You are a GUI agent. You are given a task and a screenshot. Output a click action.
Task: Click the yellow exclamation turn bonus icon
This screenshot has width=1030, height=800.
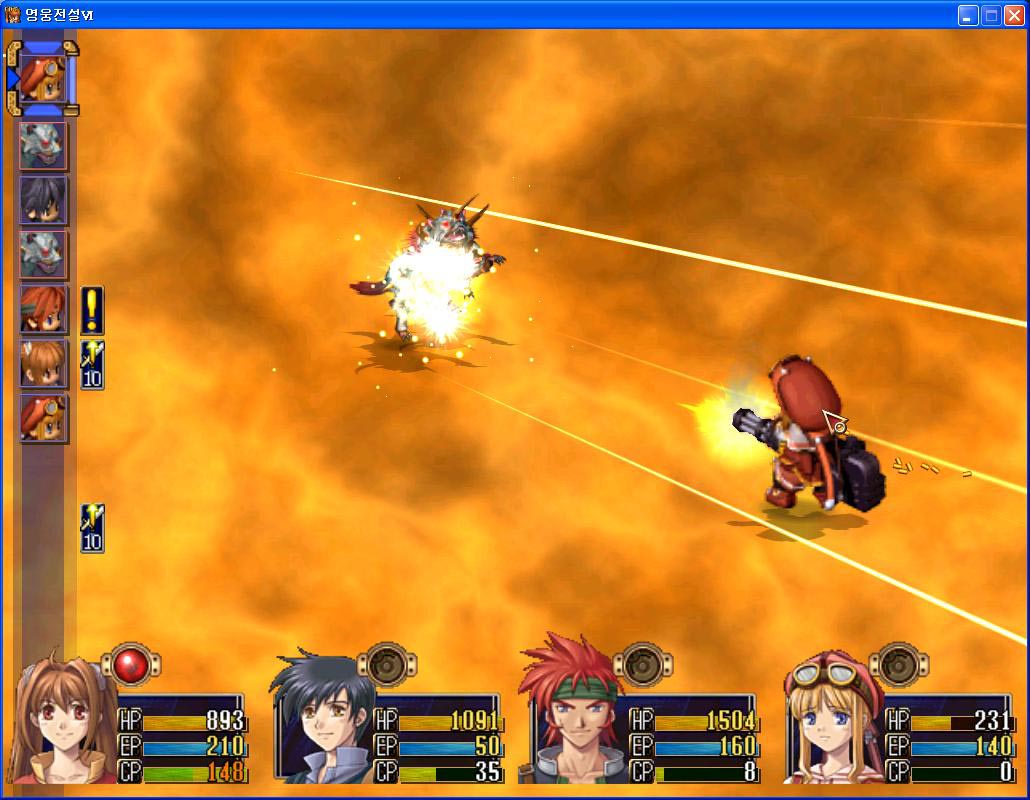click(92, 310)
